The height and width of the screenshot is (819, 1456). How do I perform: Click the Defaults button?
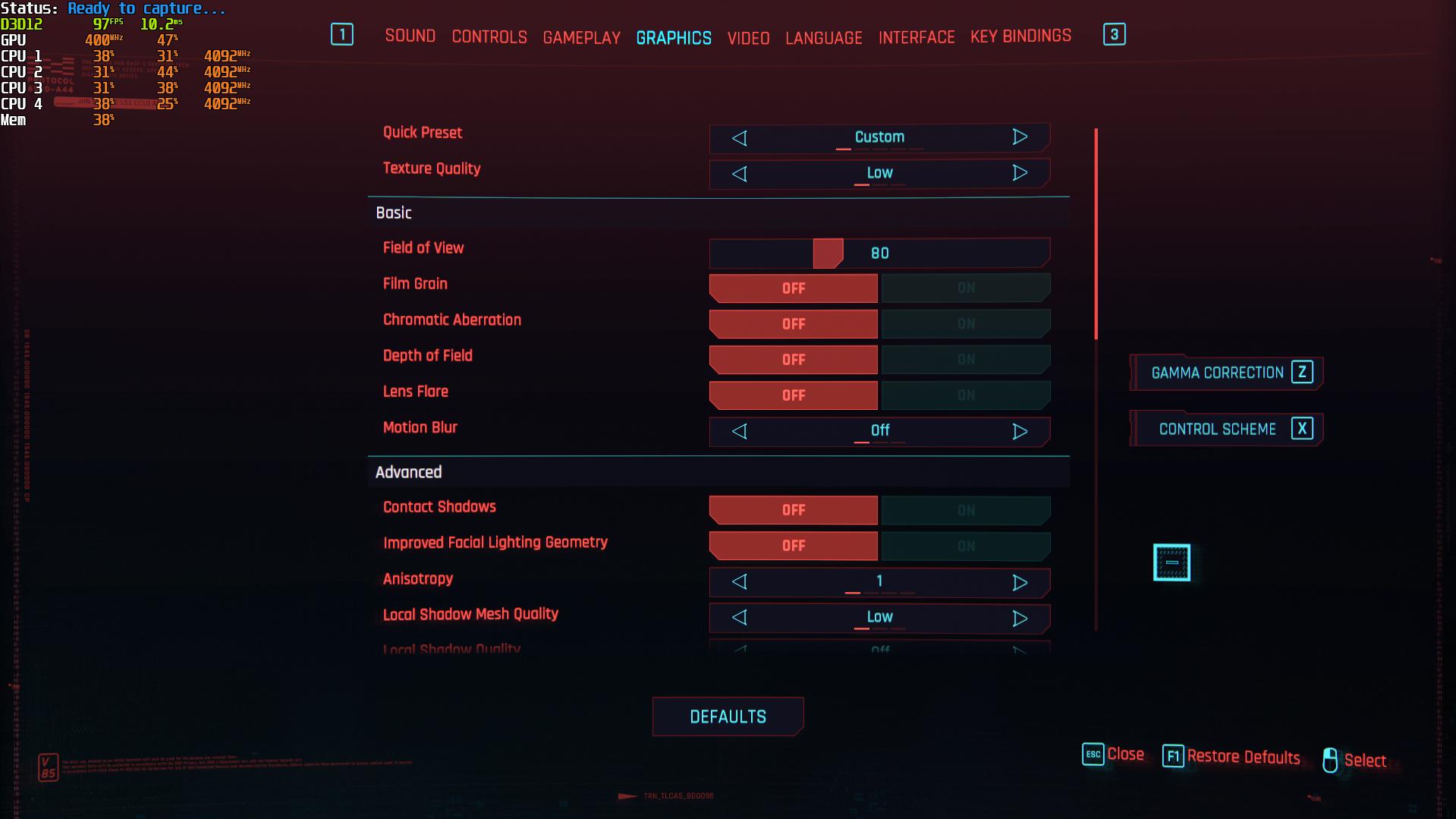point(728,717)
